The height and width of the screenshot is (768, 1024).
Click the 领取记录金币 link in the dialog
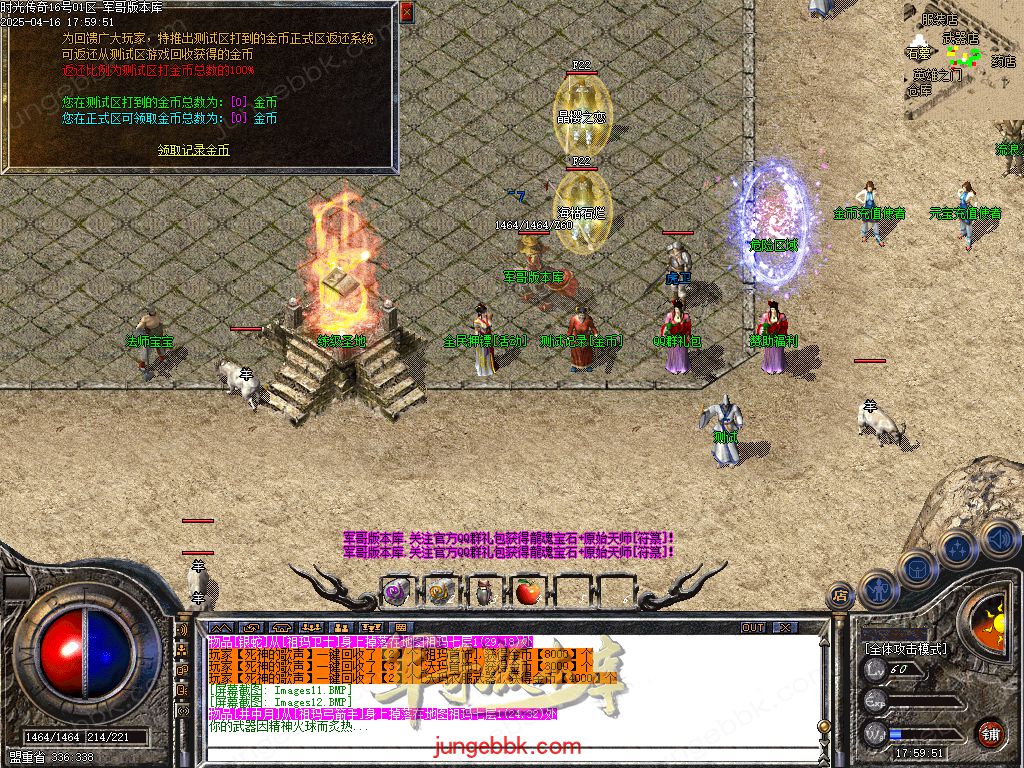click(x=194, y=150)
